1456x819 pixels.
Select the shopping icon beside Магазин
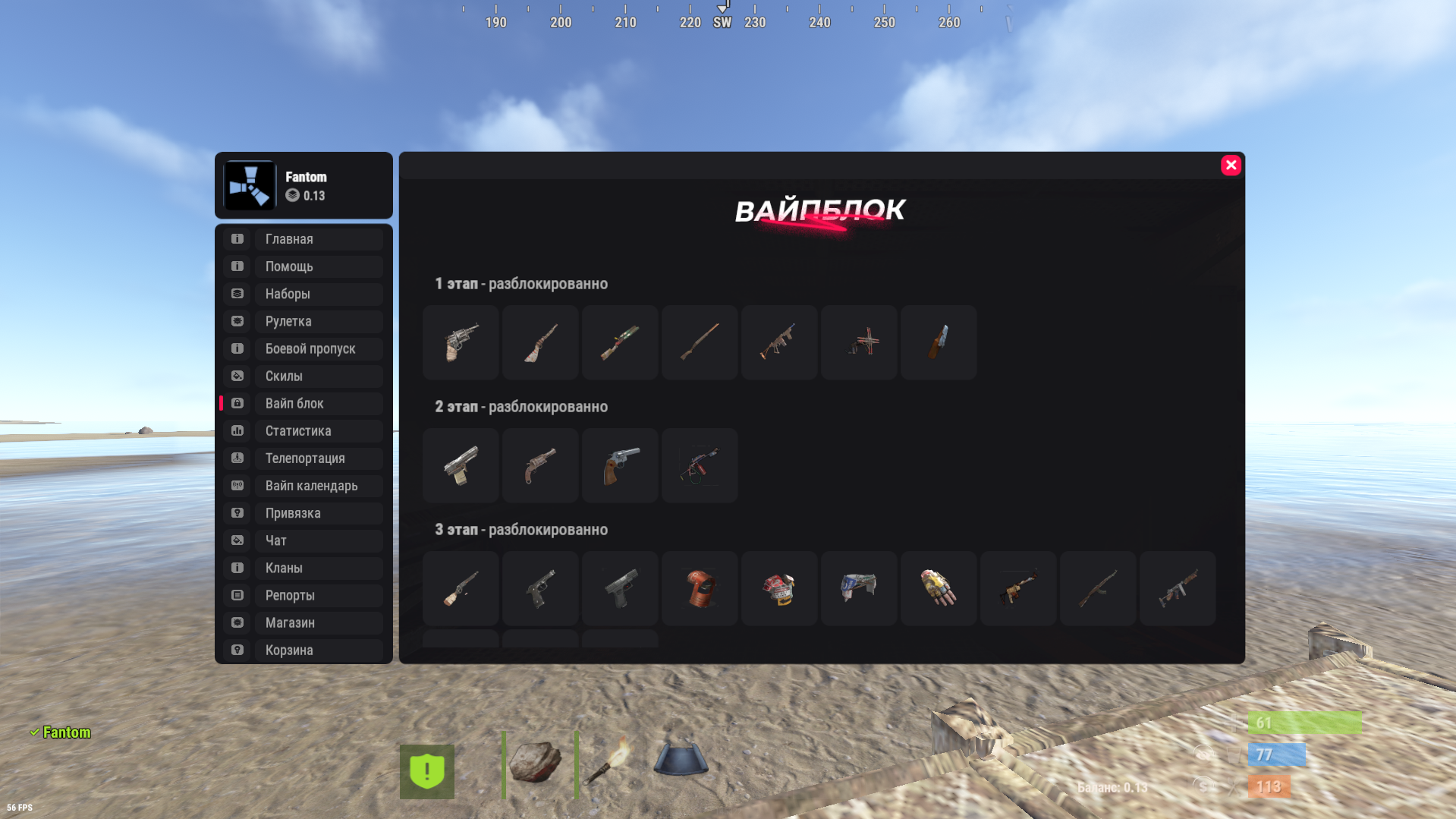(237, 622)
